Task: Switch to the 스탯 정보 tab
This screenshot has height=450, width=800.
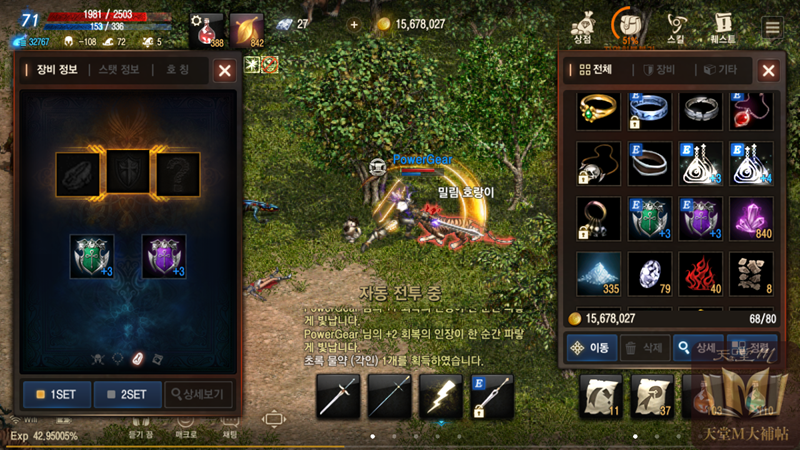Action: pyautogui.click(x=119, y=70)
